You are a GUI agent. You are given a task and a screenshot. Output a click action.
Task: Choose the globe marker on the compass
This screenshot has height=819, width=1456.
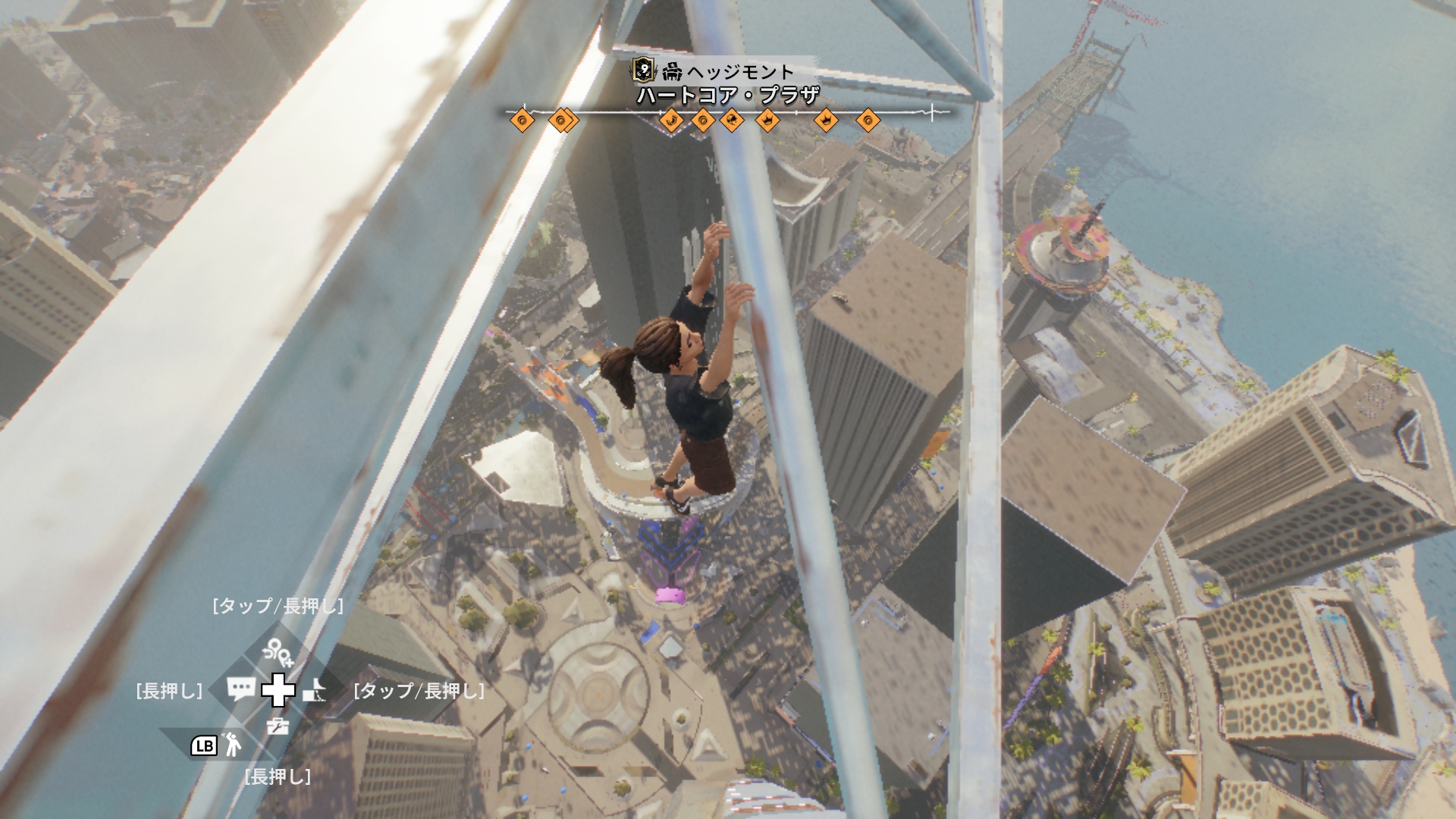(x=732, y=120)
